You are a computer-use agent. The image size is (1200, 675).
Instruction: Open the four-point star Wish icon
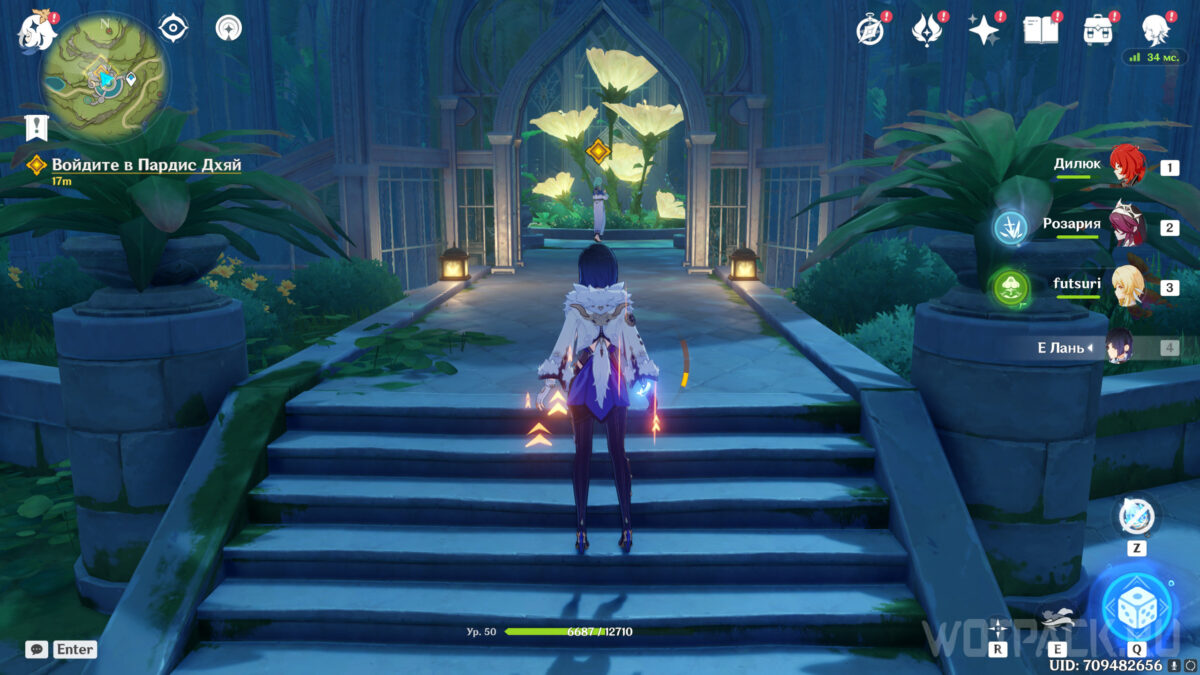tap(984, 30)
